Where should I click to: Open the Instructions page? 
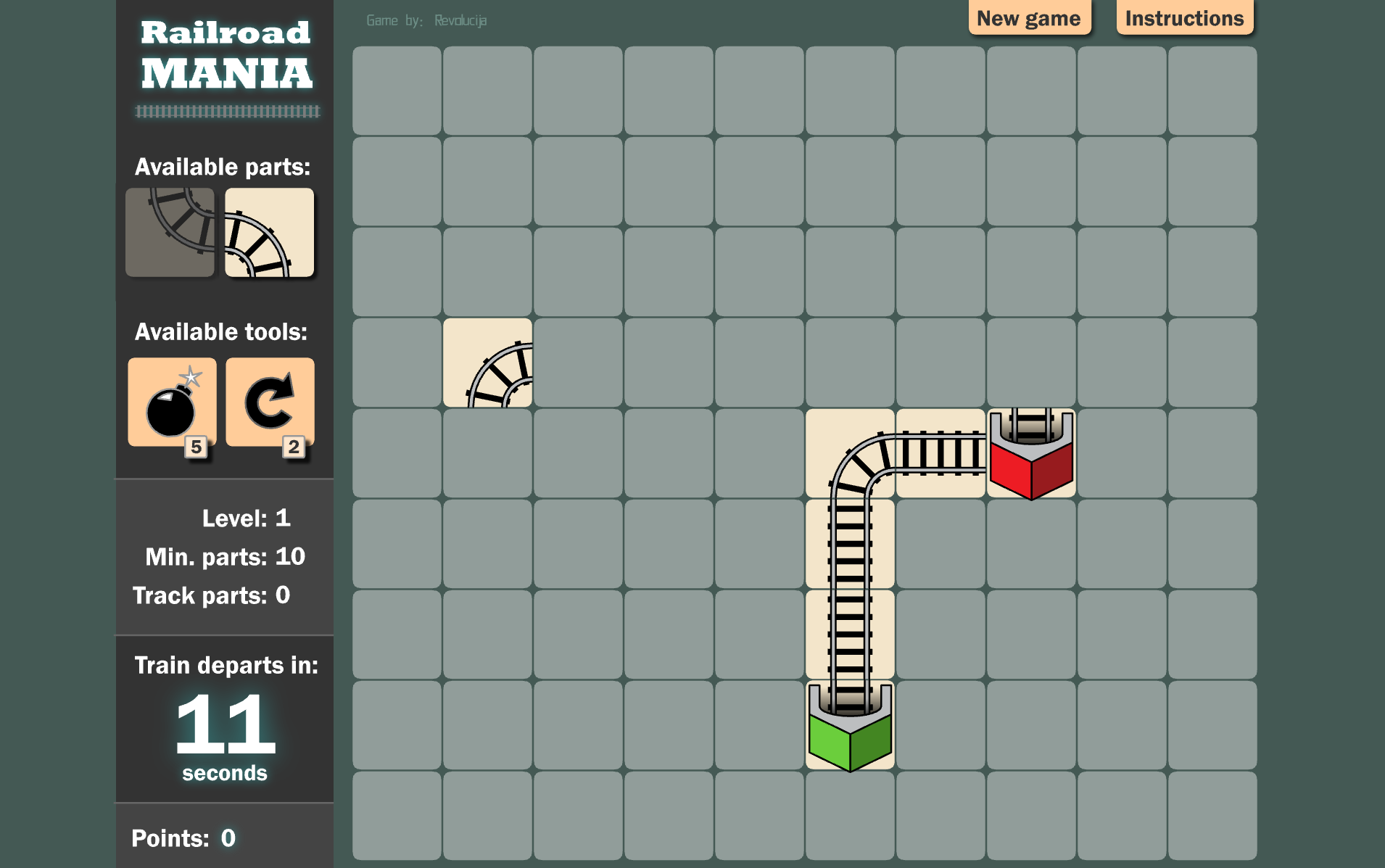[1184, 18]
